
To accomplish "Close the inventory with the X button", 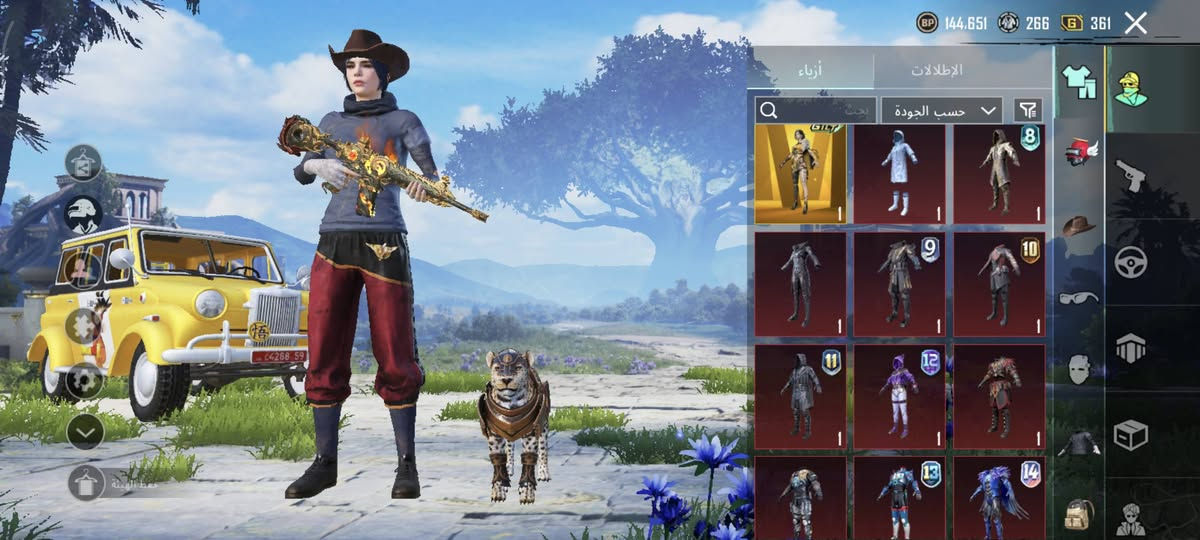I will click(x=1135, y=23).
